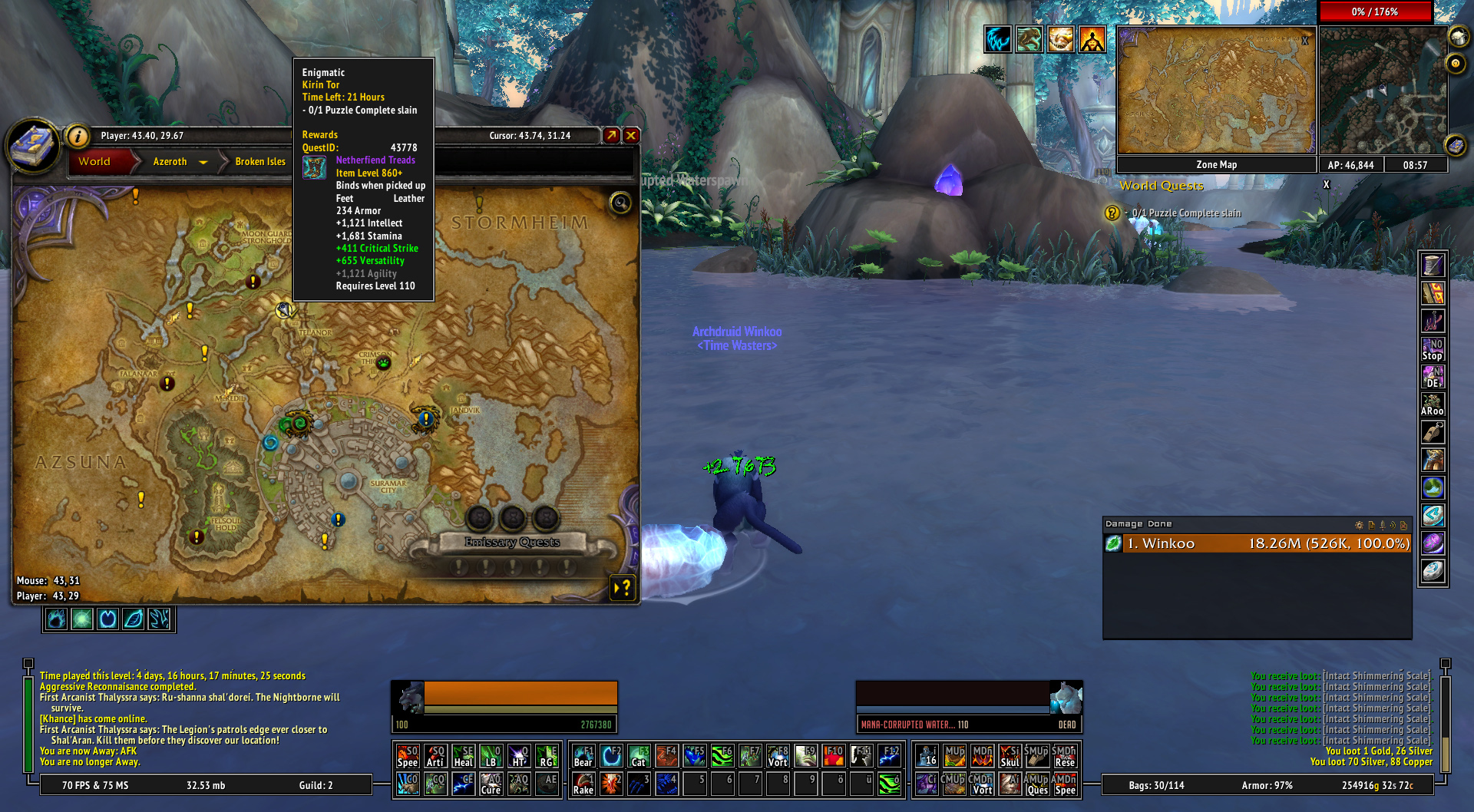
Task: Switch to Cat form on the hotbar
Action: point(639,757)
